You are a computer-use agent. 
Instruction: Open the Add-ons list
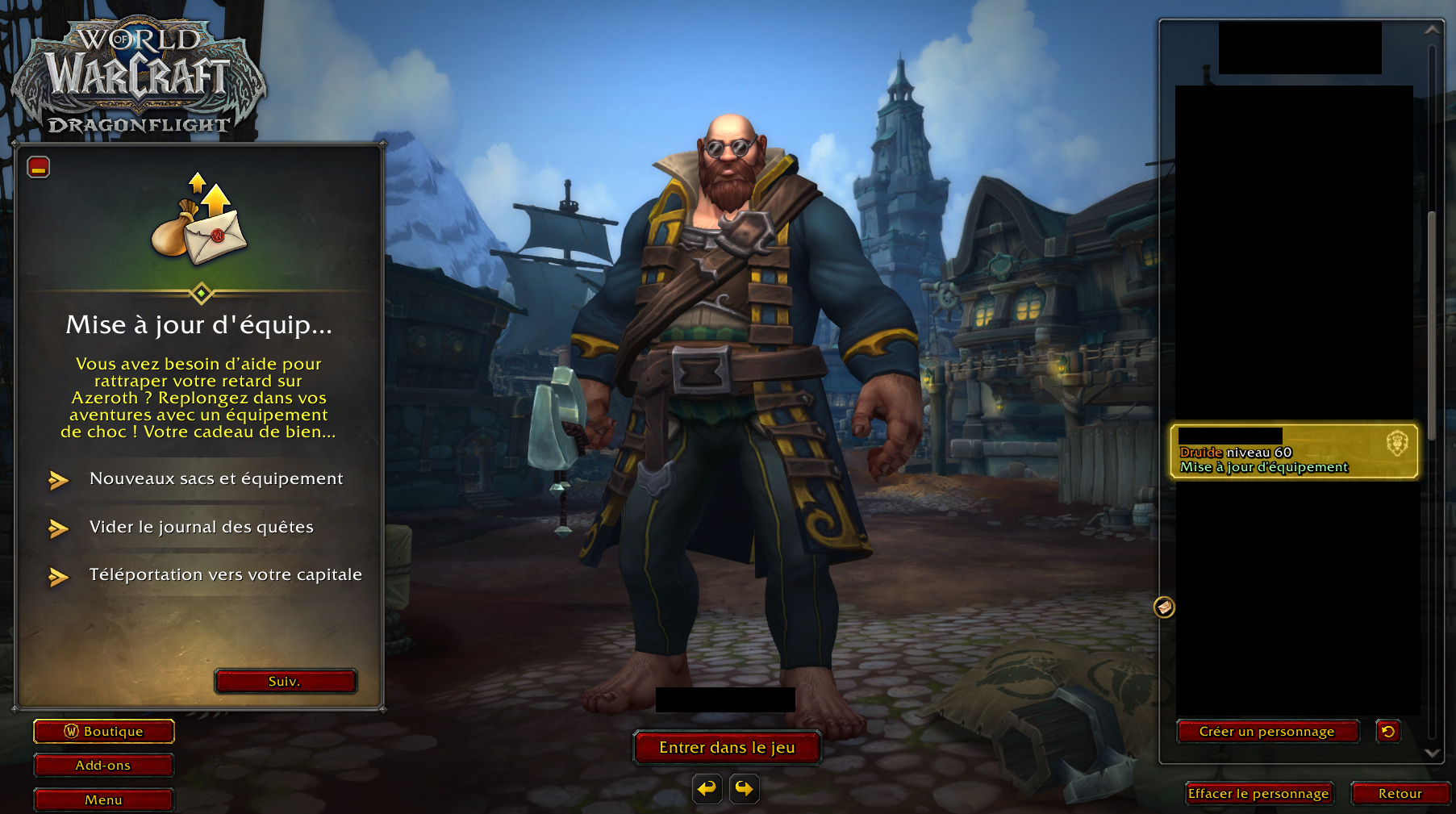click(104, 766)
